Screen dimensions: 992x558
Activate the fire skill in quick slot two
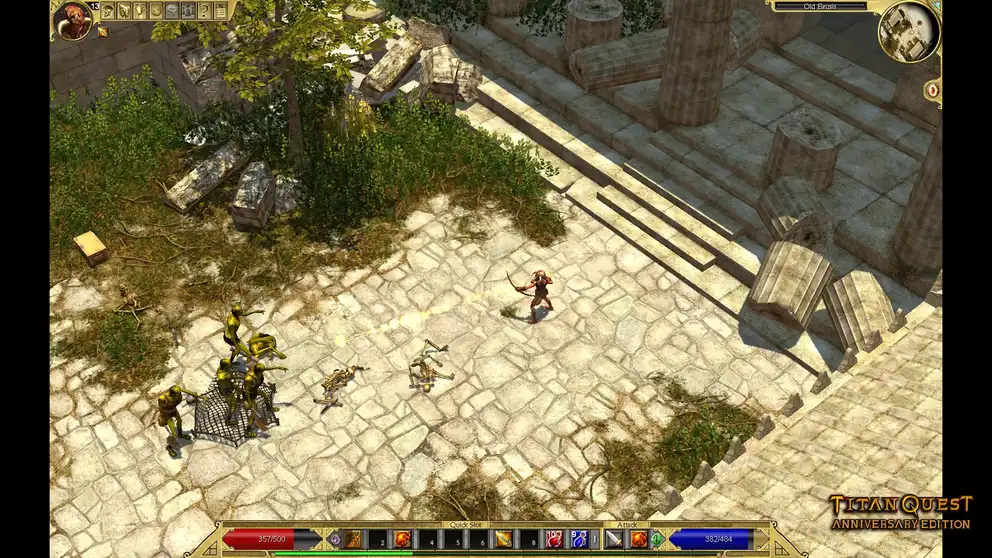tap(403, 539)
